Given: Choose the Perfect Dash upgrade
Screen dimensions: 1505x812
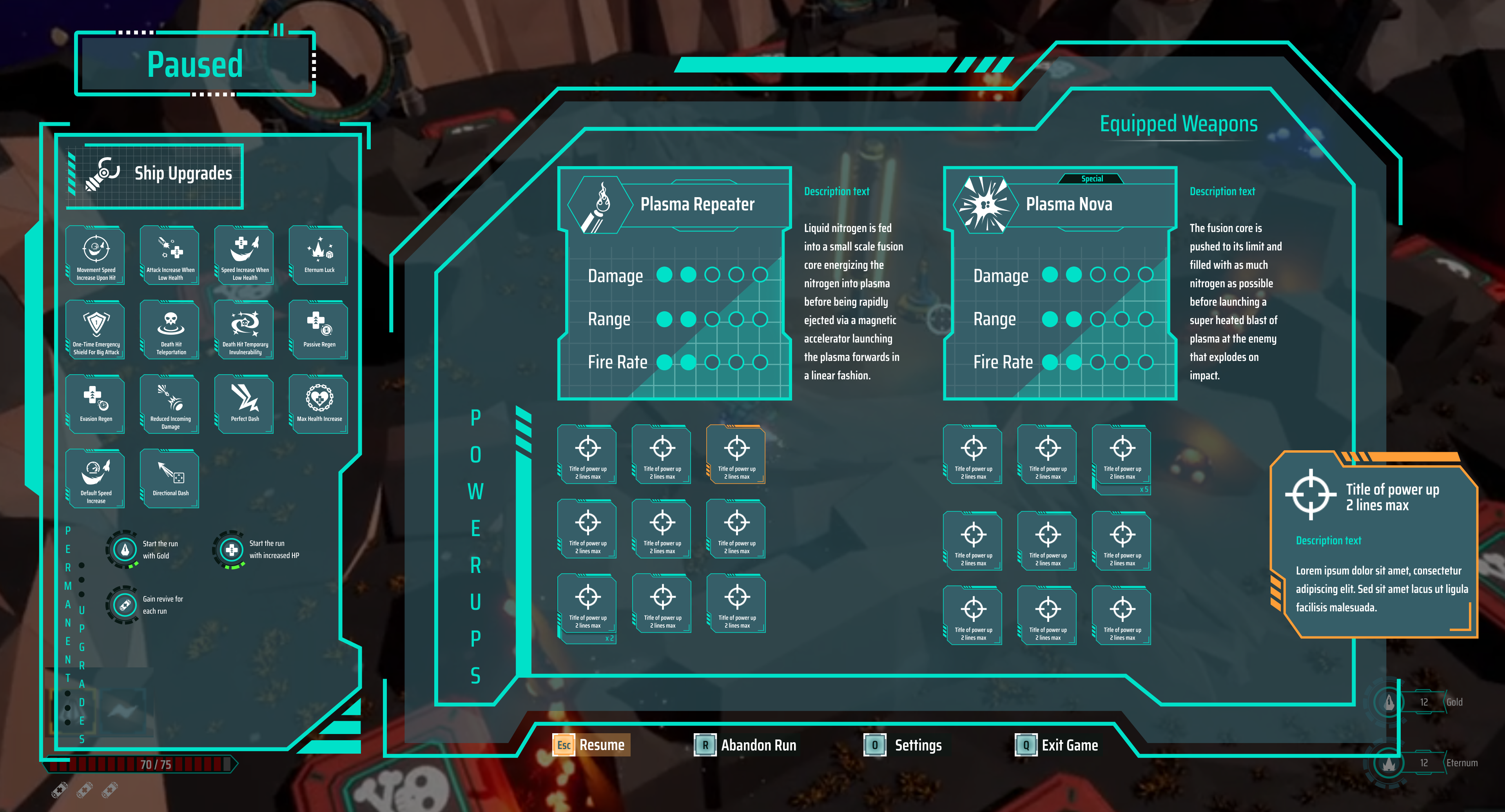Looking at the screenshot, I should coord(245,404).
